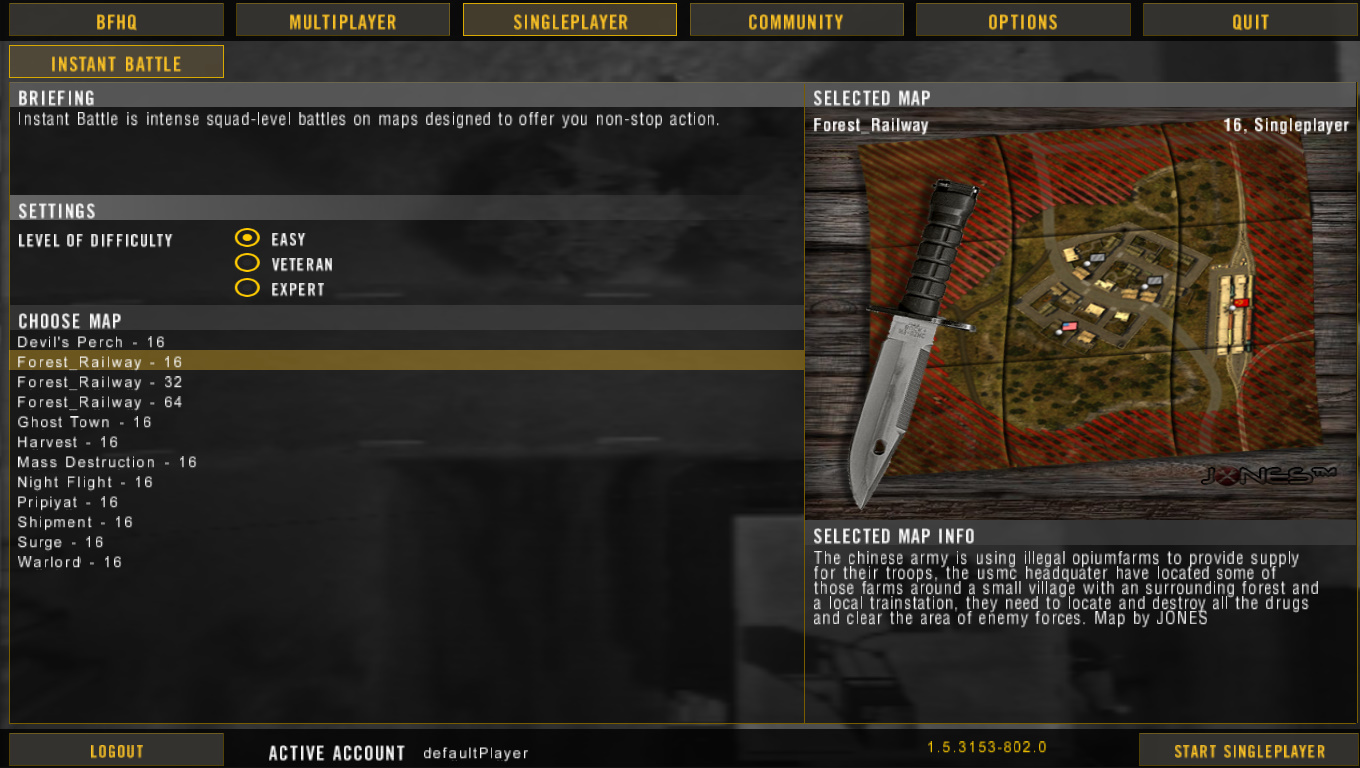Choose Forest_Railway 32 player version

tap(98, 381)
